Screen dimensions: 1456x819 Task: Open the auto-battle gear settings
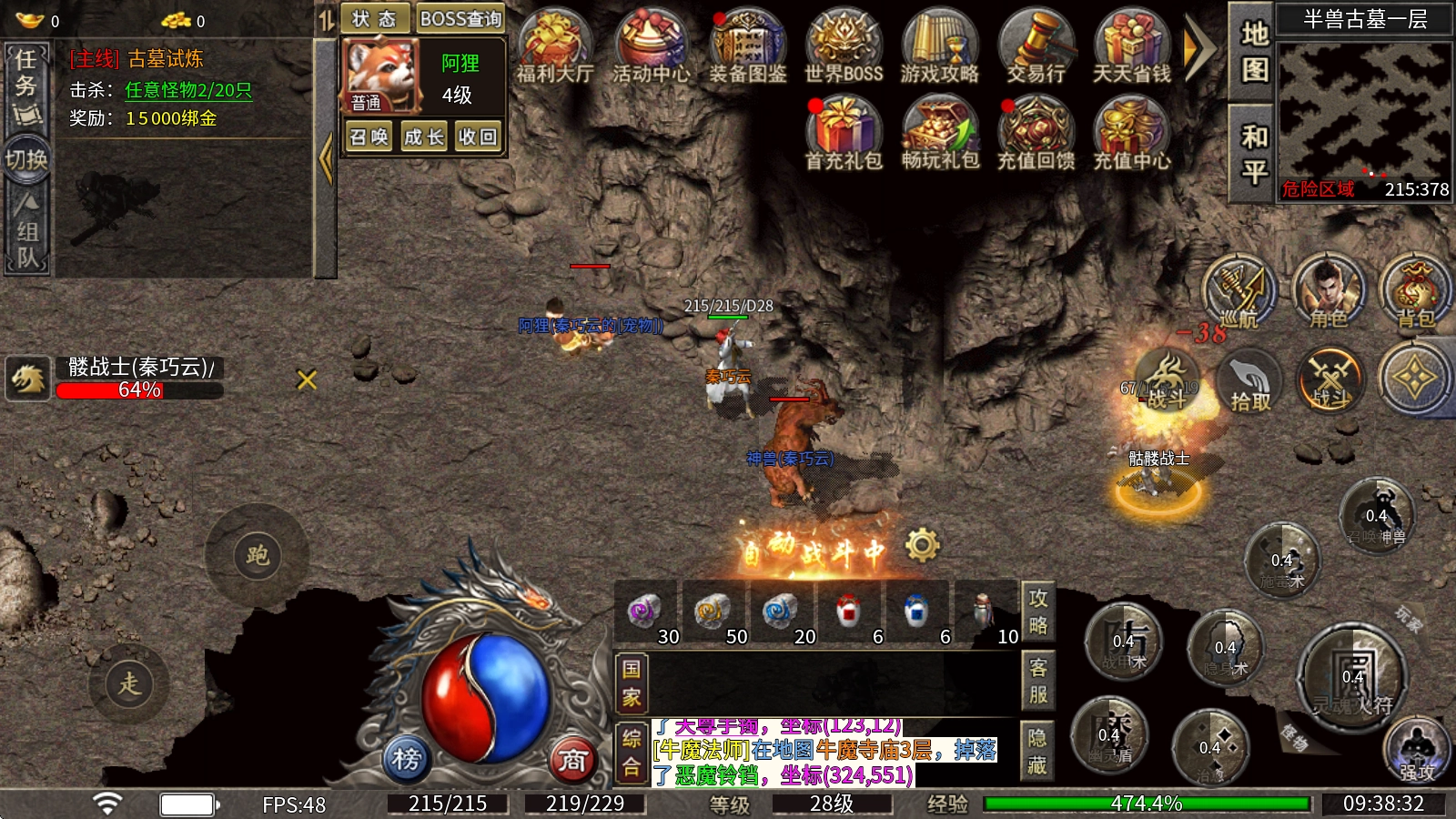(922, 544)
